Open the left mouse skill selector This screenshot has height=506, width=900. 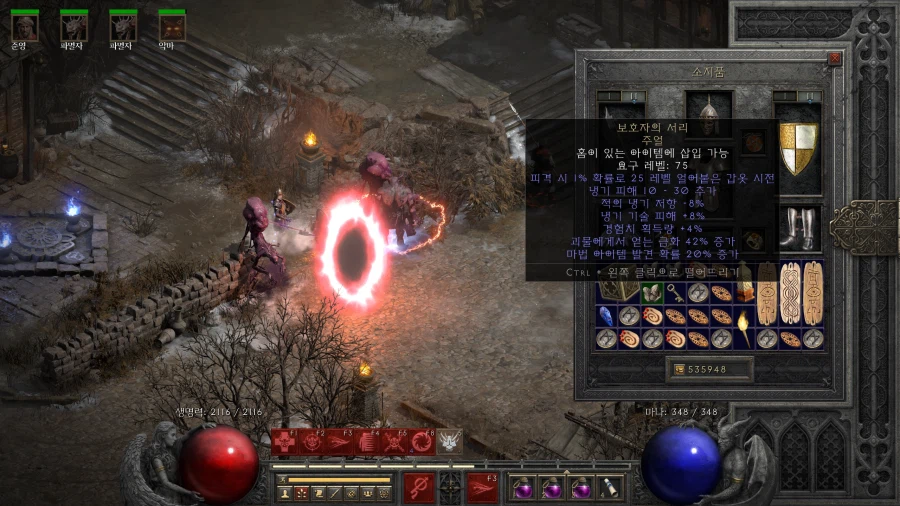(418, 487)
